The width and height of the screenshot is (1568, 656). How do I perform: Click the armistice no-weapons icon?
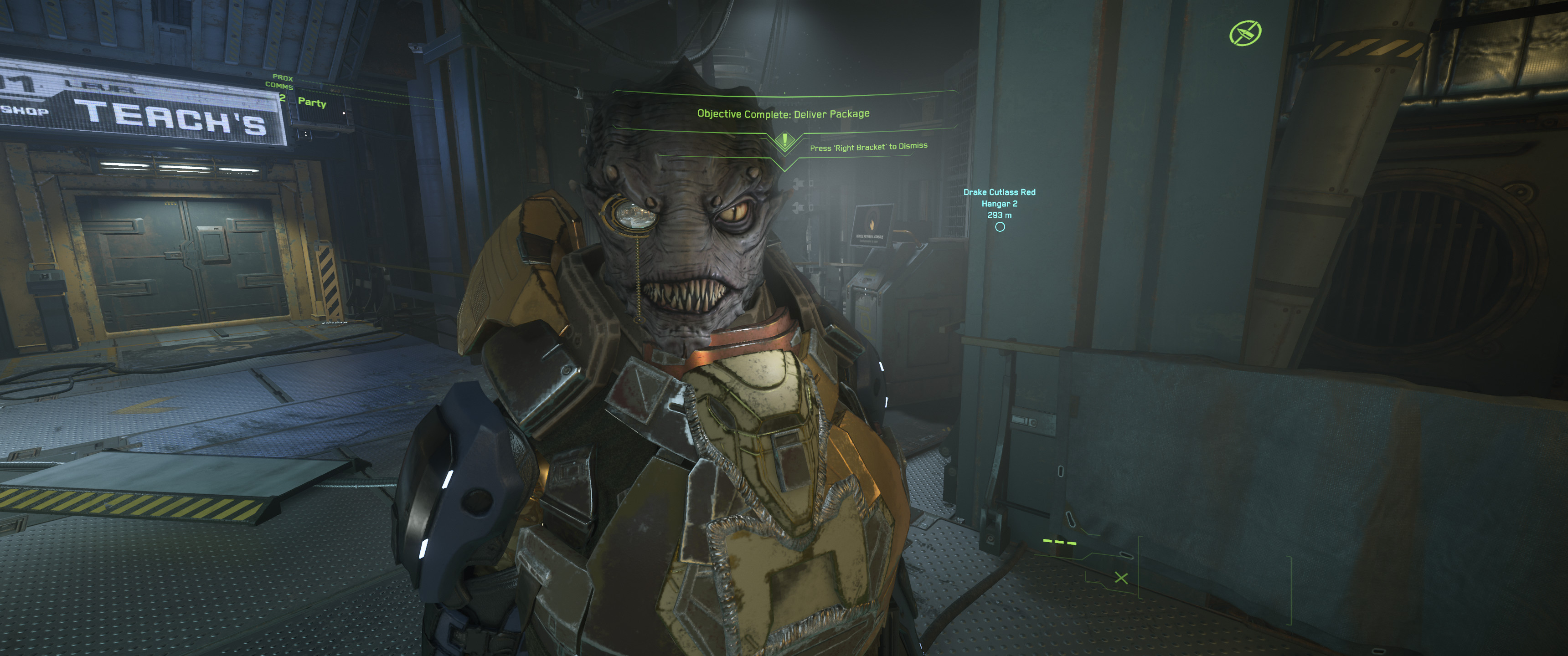coord(1245,33)
